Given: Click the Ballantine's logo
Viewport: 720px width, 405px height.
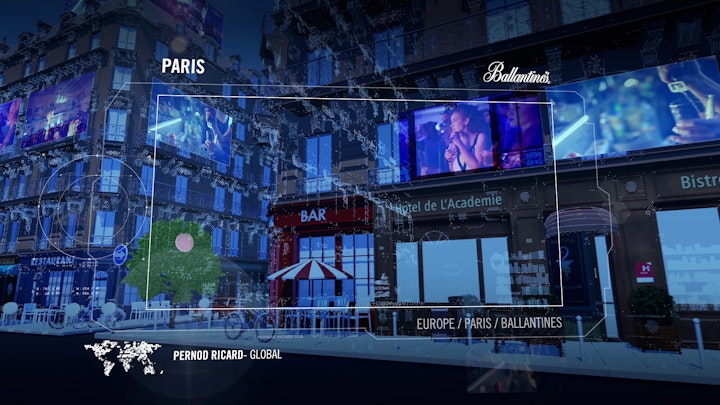Looking at the screenshot, I should [516, 73].
